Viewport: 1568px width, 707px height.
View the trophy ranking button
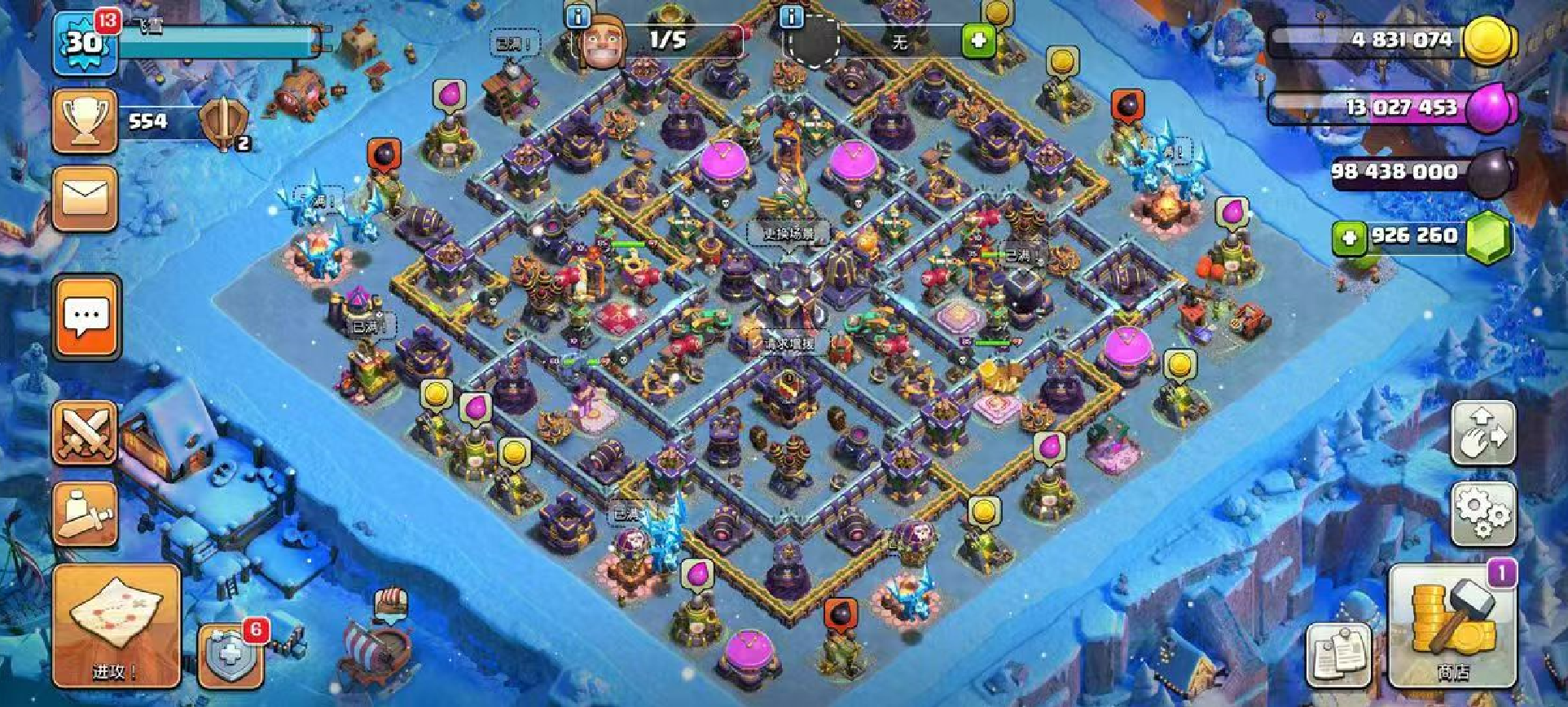tap(85, 121)
